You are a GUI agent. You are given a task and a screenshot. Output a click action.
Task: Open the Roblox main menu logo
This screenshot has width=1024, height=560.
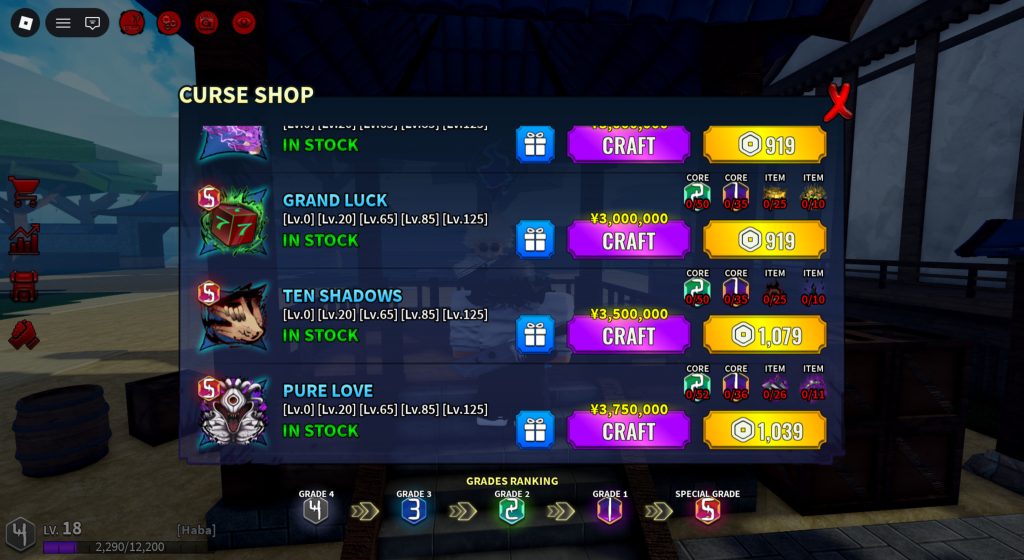coord(25,23)
